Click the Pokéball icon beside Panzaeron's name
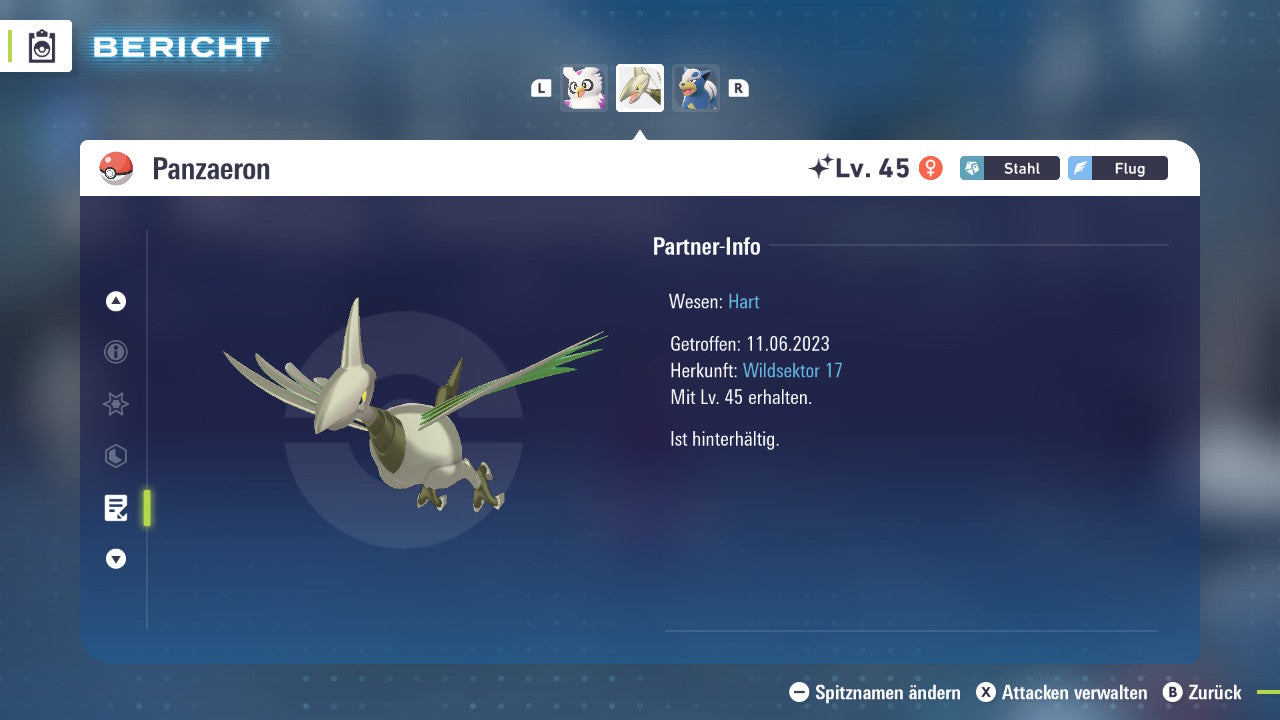This screenshot has height=720, width=1280. (x=114, y=168)
